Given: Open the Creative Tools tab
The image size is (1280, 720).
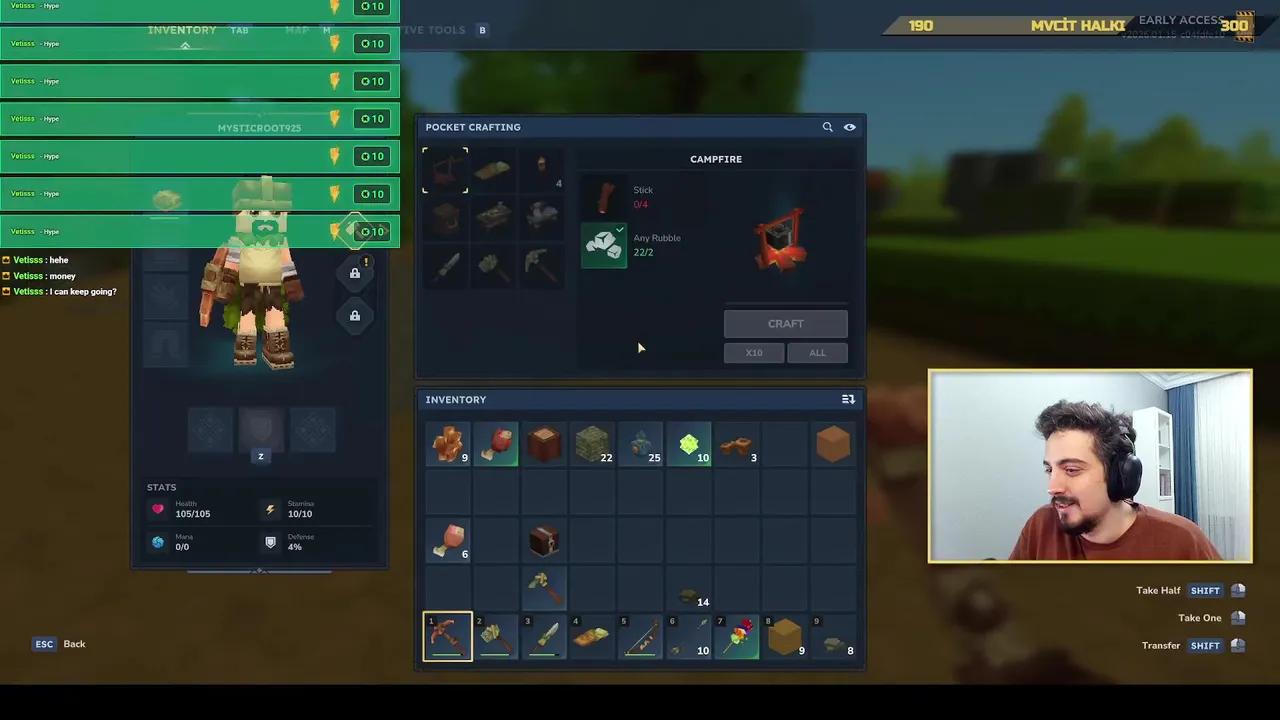Looking at the screenshot, I should click(x=434, y=29).
